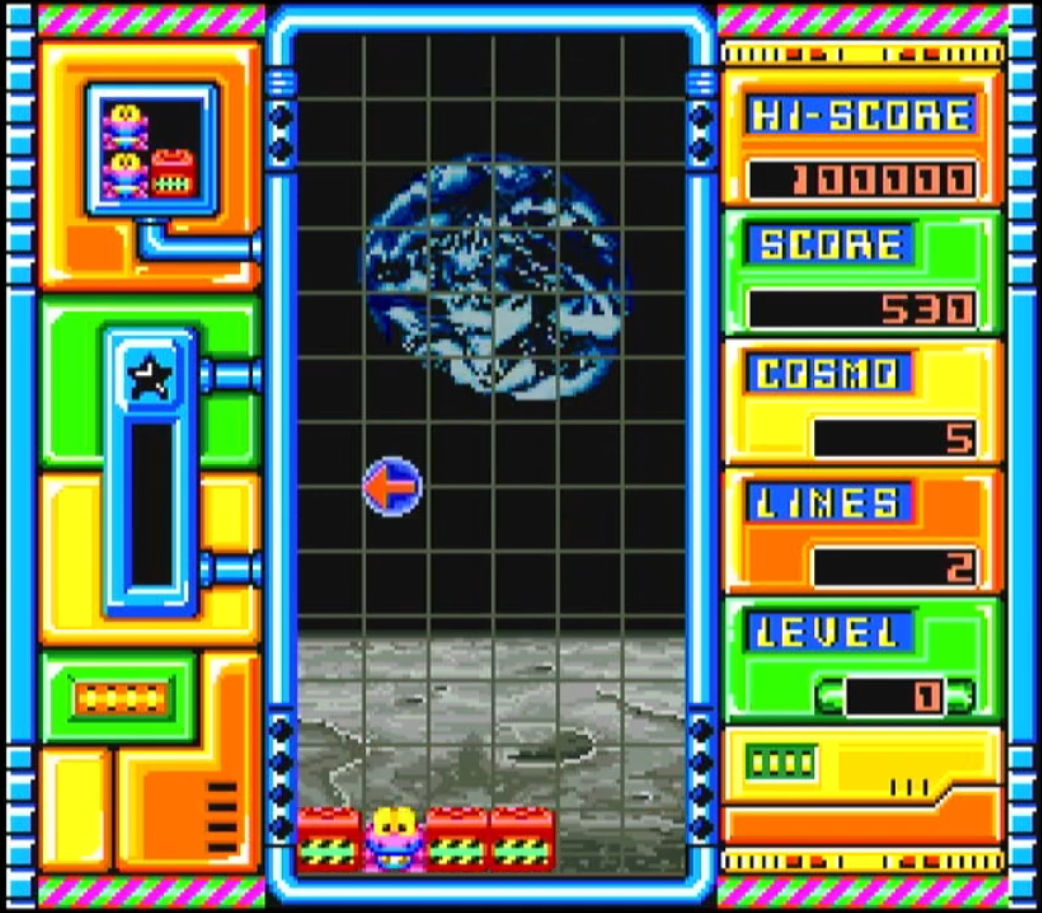Click the next piece preview window
Viewport: 1042px width, 913px height.
[x=151, y=150]
